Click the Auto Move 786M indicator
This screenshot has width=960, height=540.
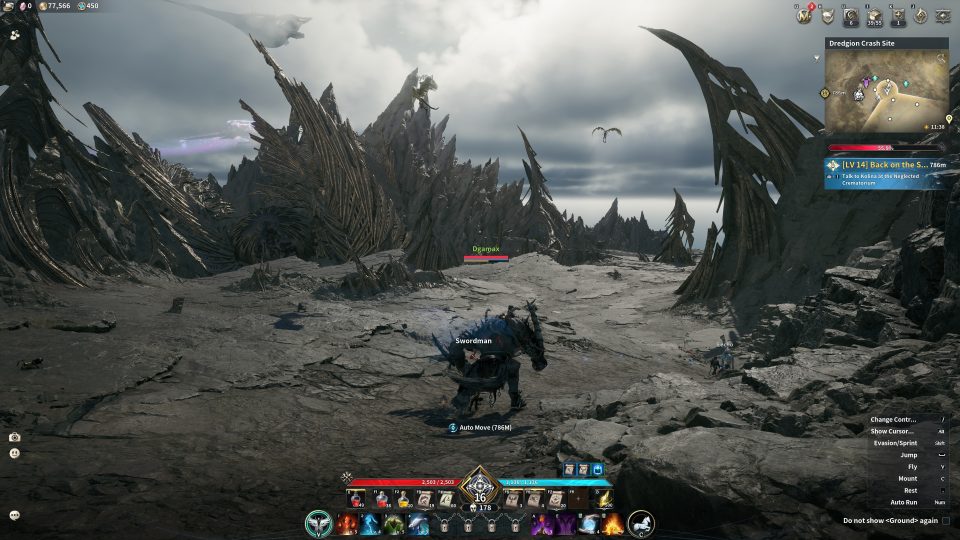click(x=481, y=427)
